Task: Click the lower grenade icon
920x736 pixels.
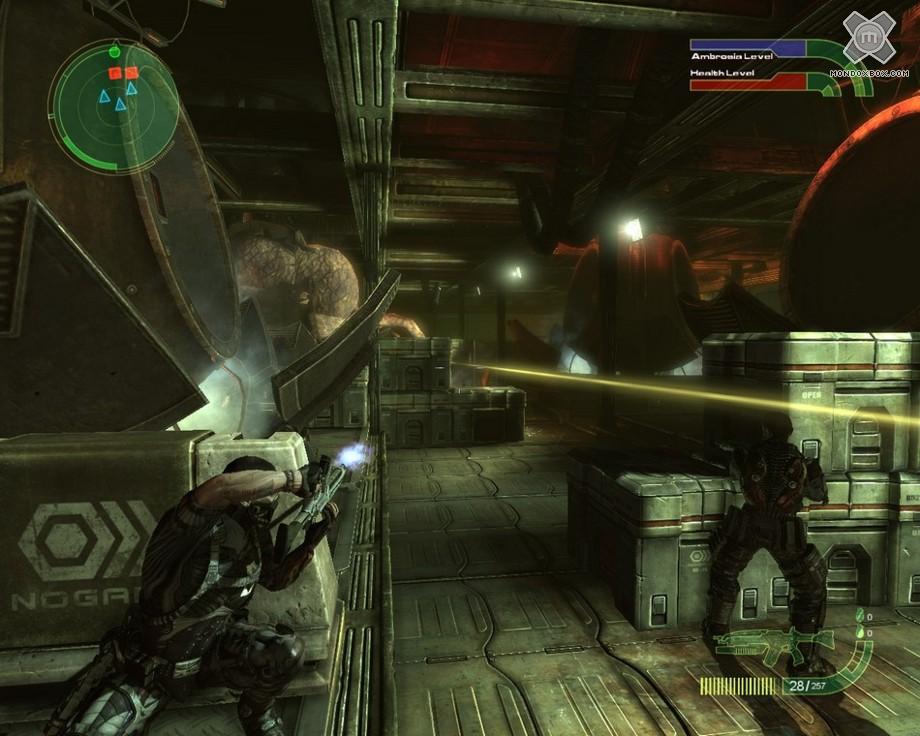Action: [858, 633]
